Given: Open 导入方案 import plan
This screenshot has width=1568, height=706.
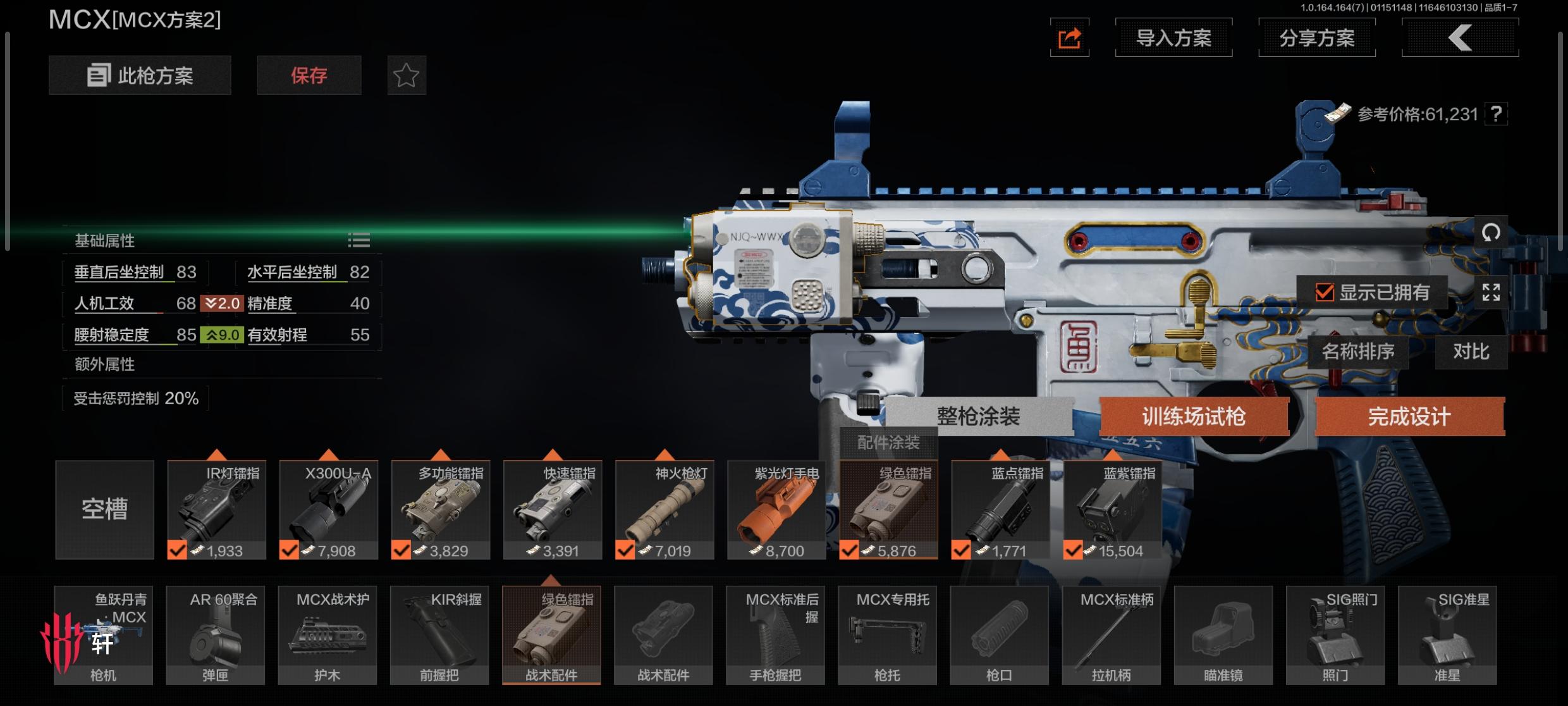Looking at the screenshot, I should pos(1173,38).
